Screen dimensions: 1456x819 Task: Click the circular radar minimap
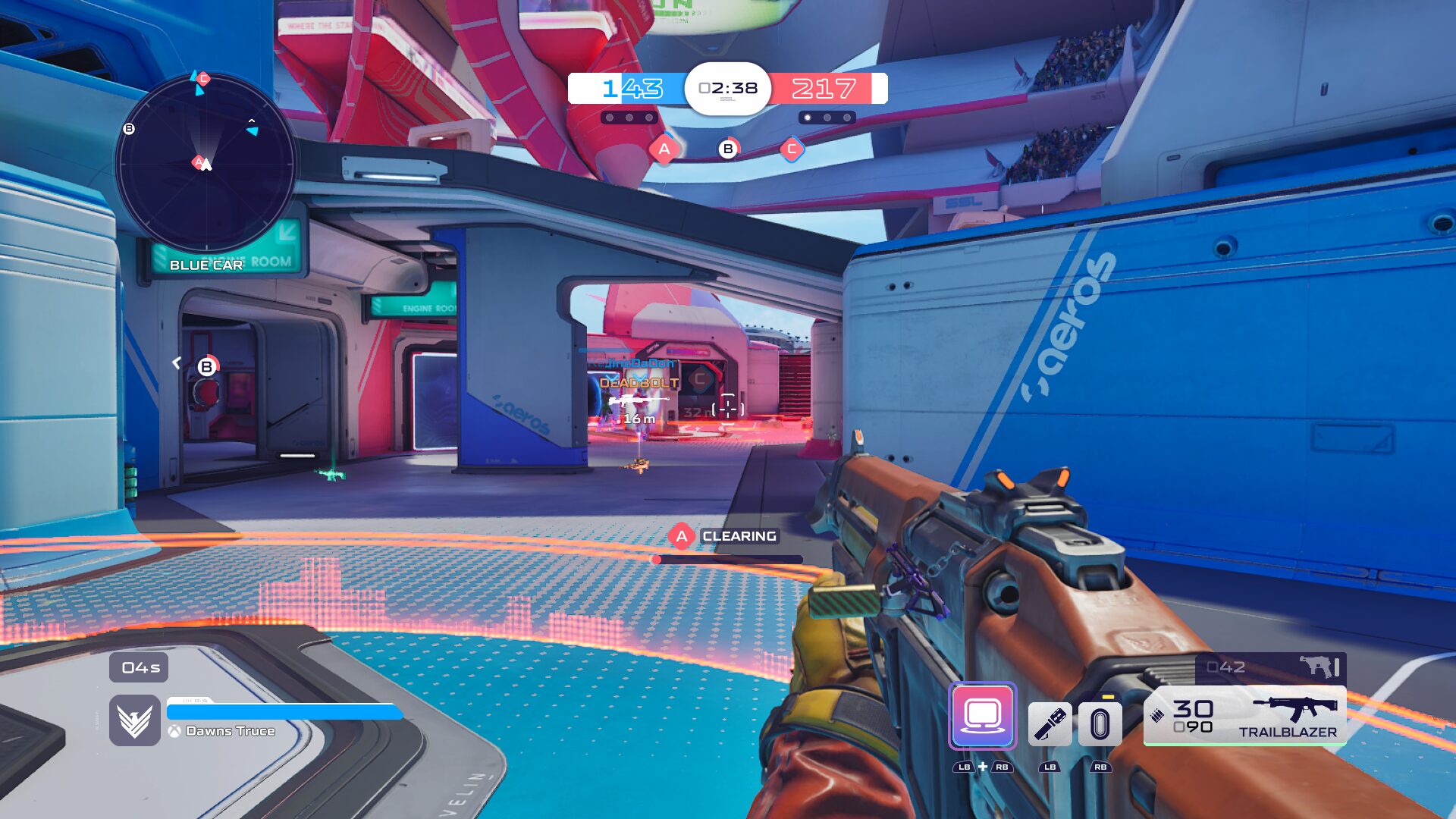point(206,162)
